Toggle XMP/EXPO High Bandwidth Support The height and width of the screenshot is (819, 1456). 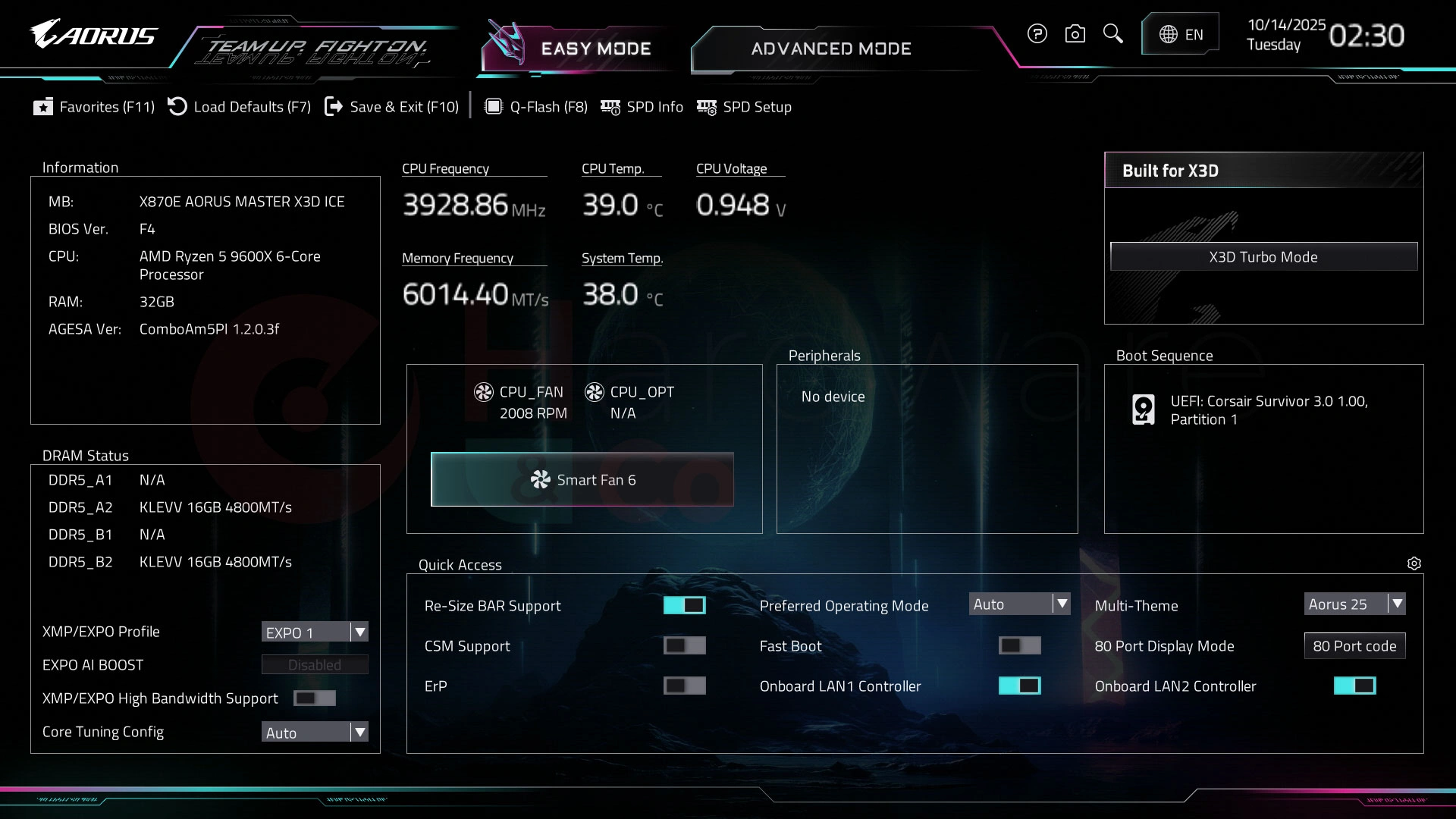click(x=314, y=698)
